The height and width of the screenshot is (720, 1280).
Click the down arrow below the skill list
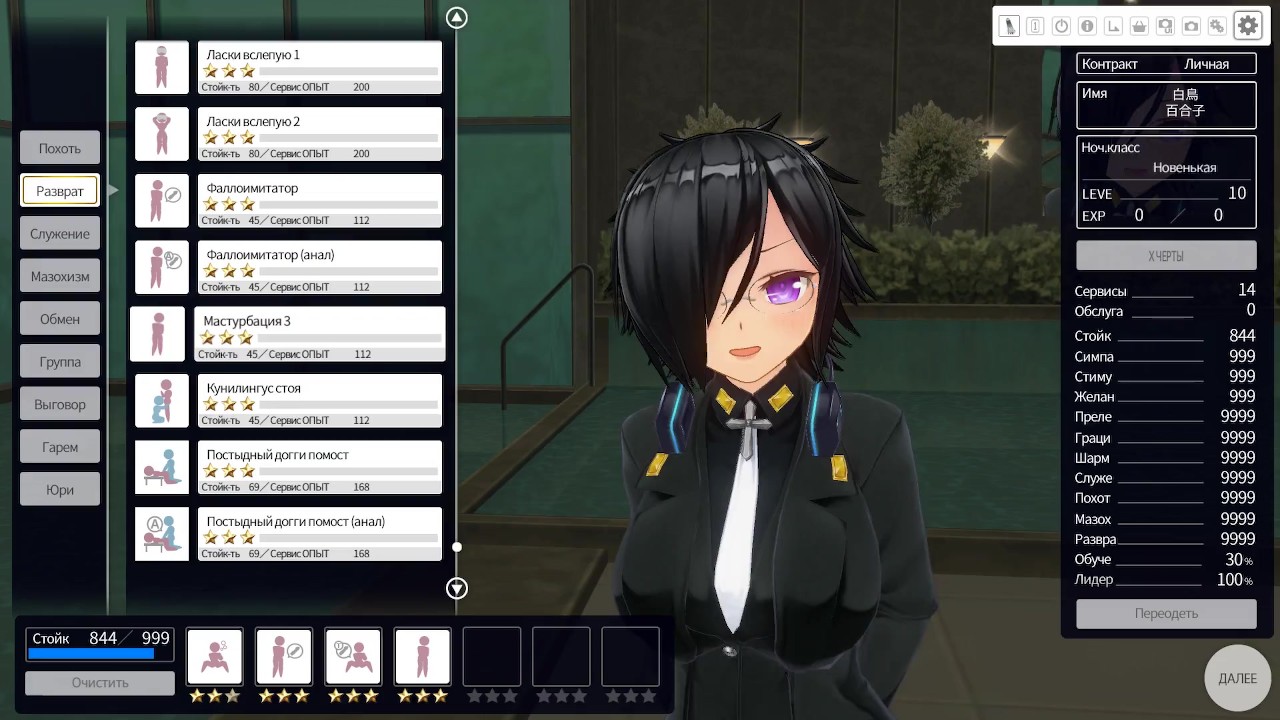click(x=457, y=588)
